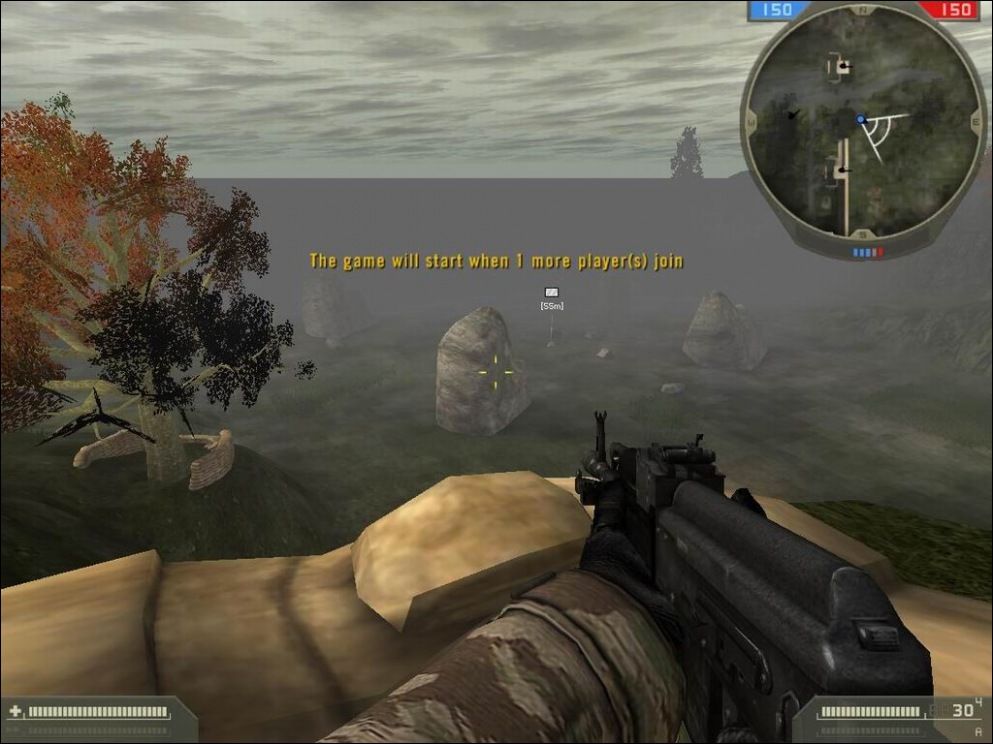Click the jet aircraft icon on the minimap
Screen dimensions: 993x744
click(x=793, y=115)
